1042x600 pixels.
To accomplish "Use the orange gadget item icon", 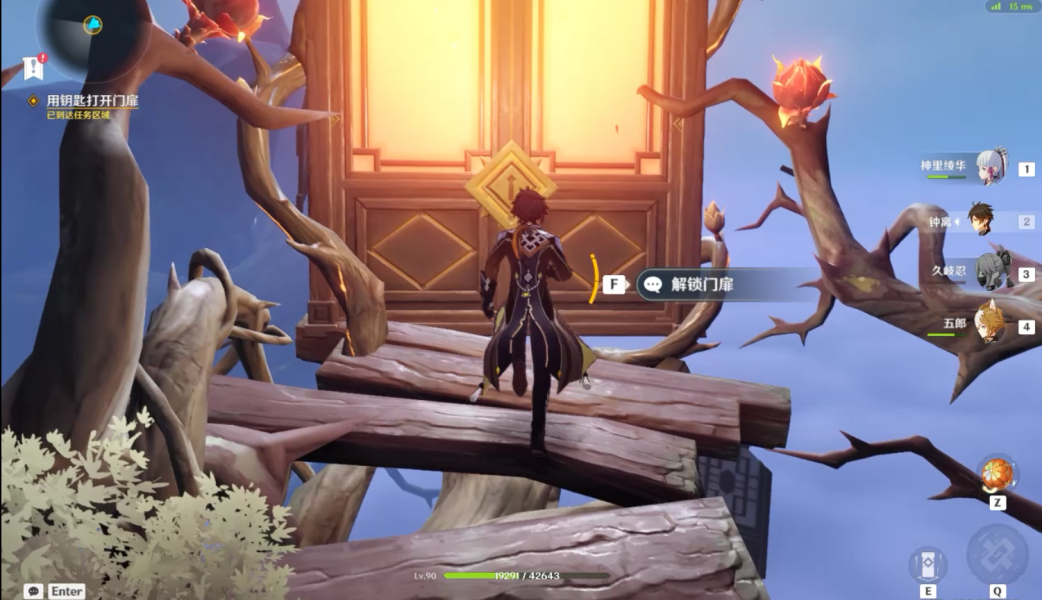I will click(x=996, y=474).
